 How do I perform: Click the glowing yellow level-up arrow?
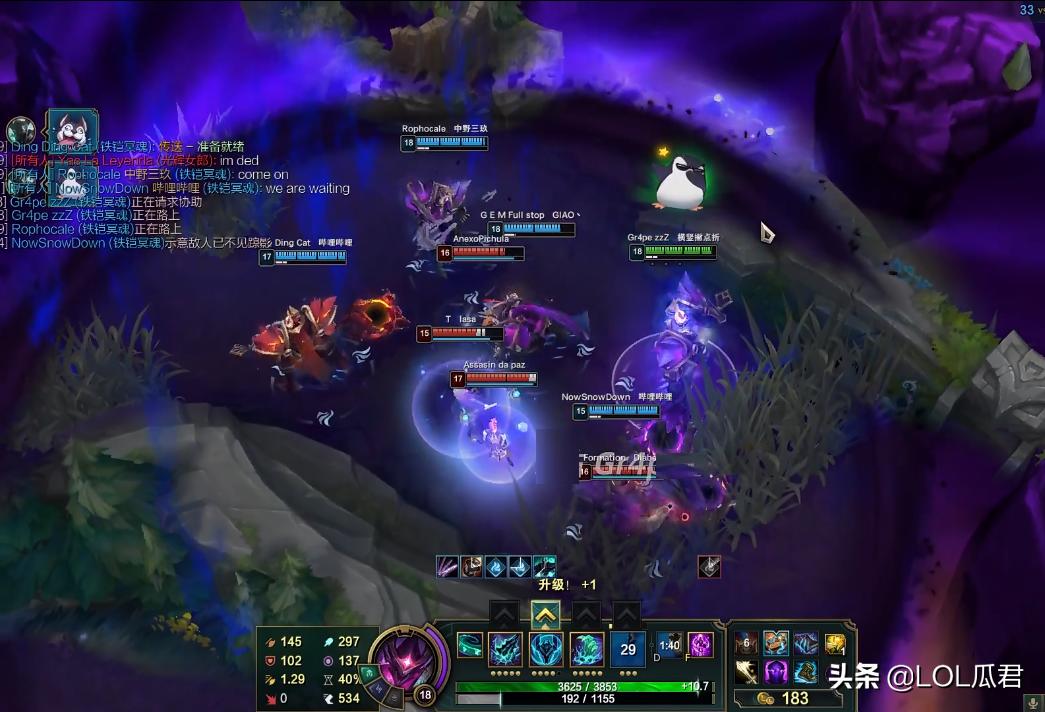[x=545, y=613]
